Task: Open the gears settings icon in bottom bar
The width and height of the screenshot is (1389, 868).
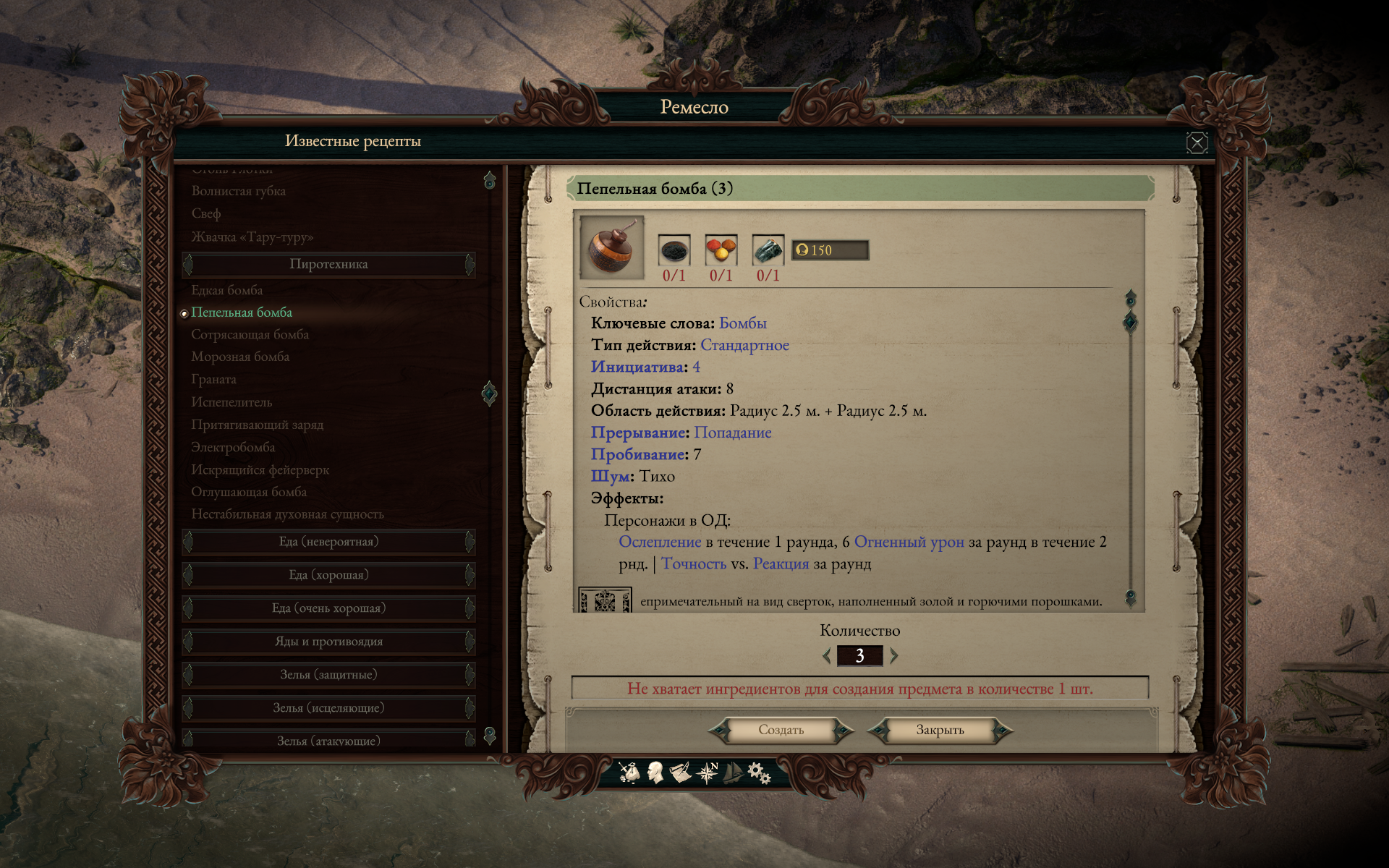Action: [x=759, y=773]
